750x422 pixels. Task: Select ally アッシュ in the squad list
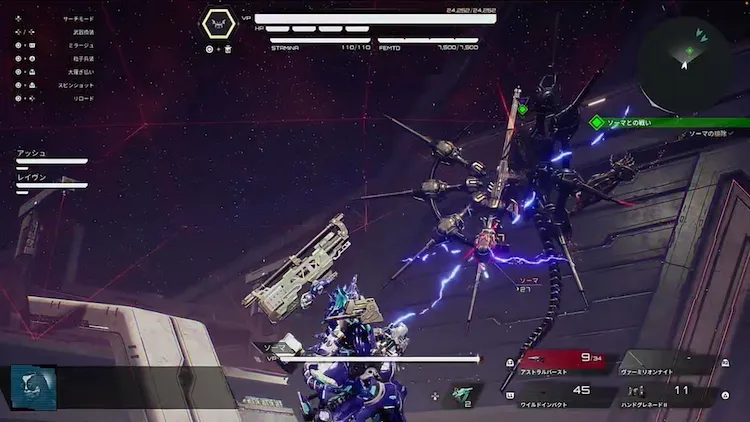(50, 156)
